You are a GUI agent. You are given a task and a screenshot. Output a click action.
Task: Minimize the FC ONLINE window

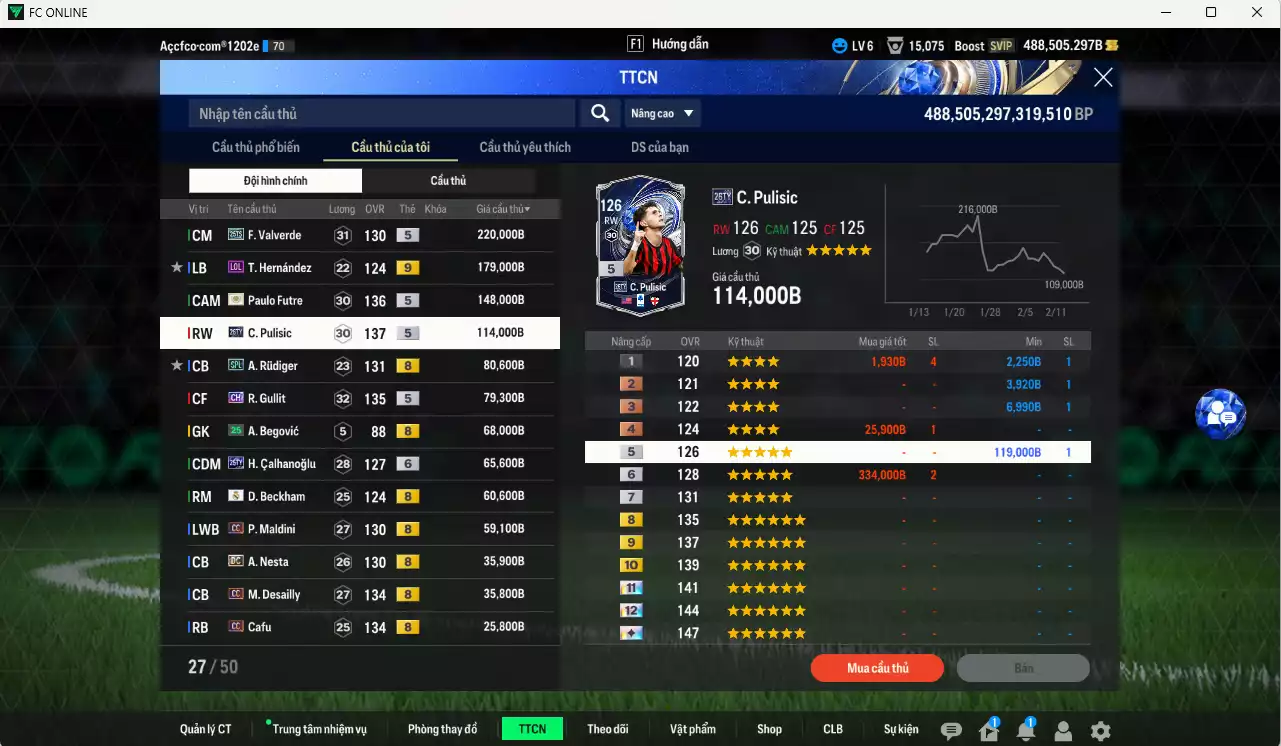(x=1166, y=13)
